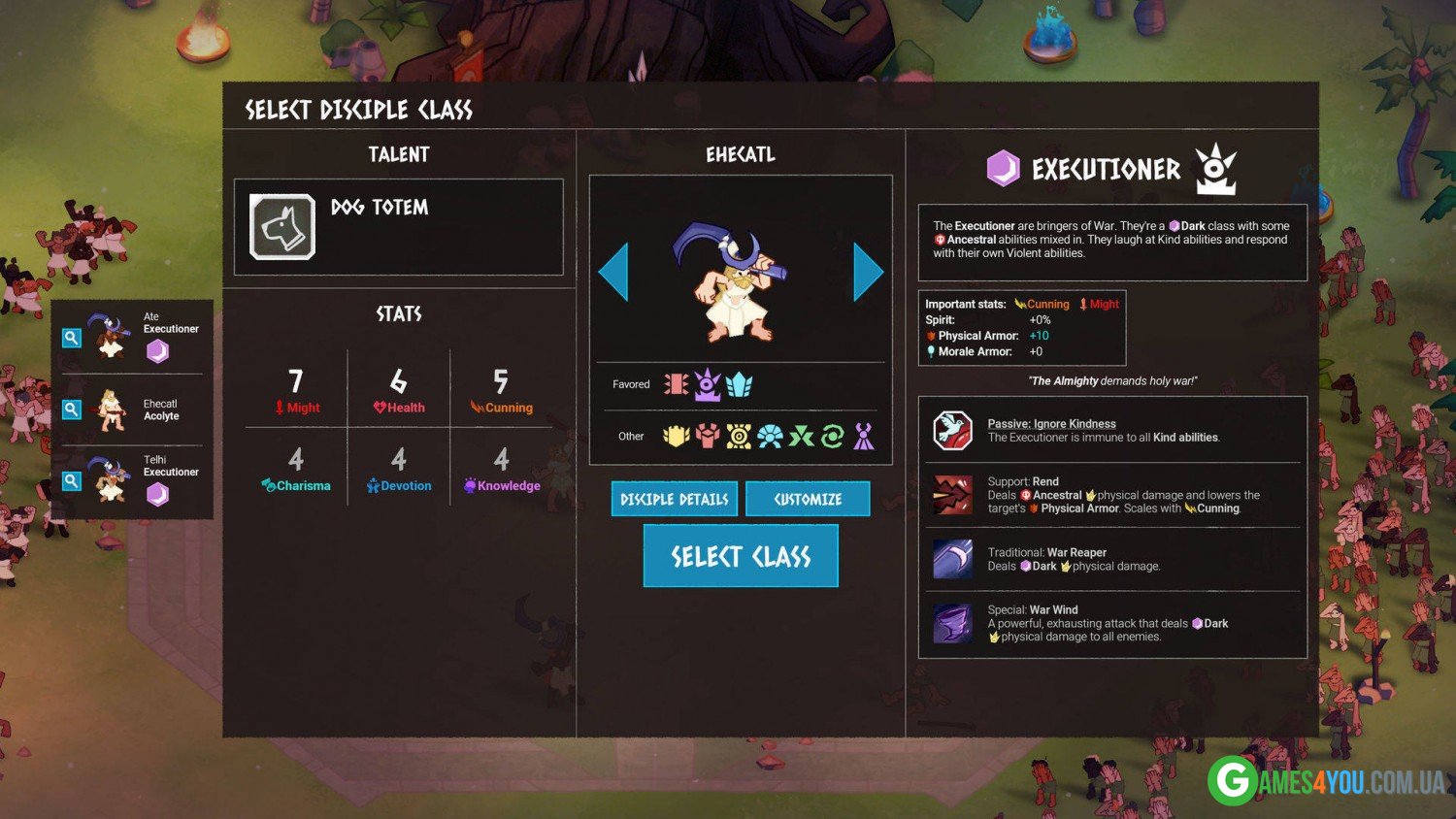Select the Might stat
Screen dimensions: 1456x819
[x=296, y=390]
